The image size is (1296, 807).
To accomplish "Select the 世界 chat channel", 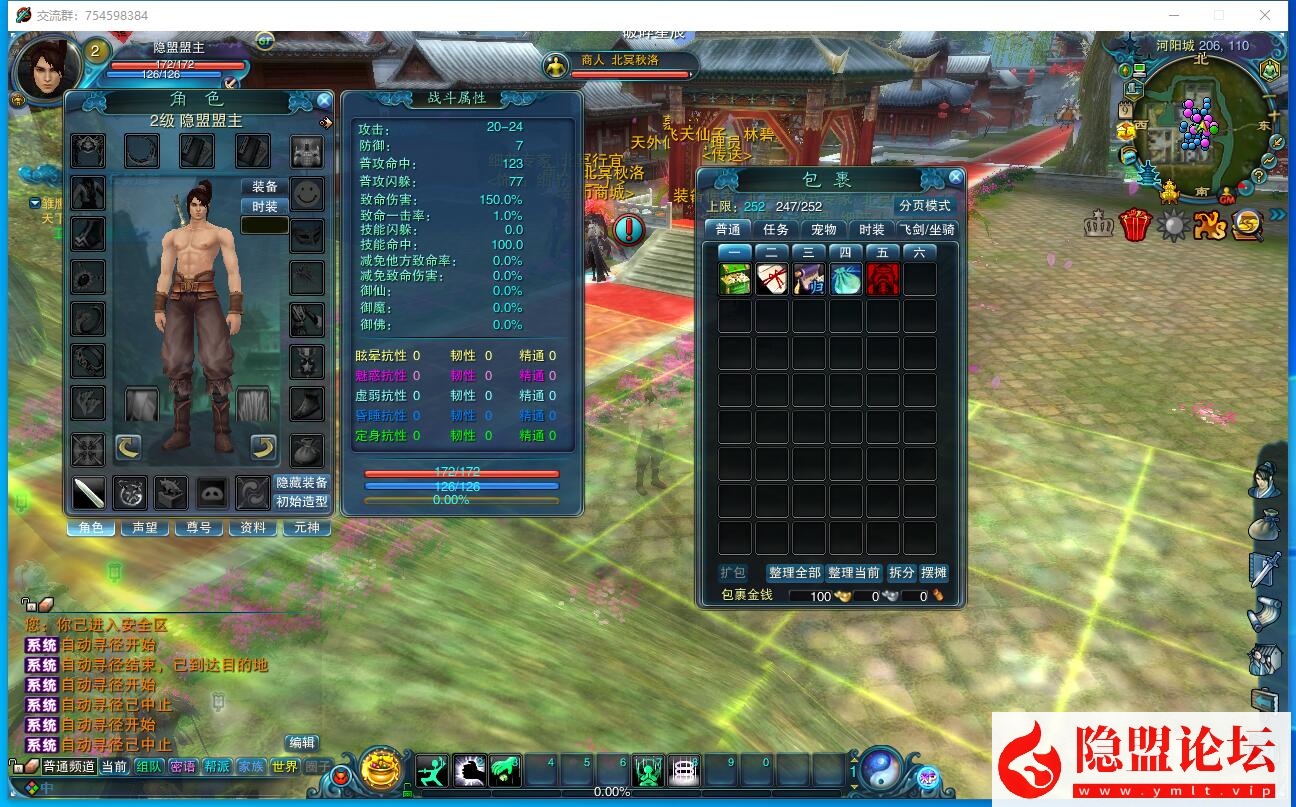I will pos(285,767).
